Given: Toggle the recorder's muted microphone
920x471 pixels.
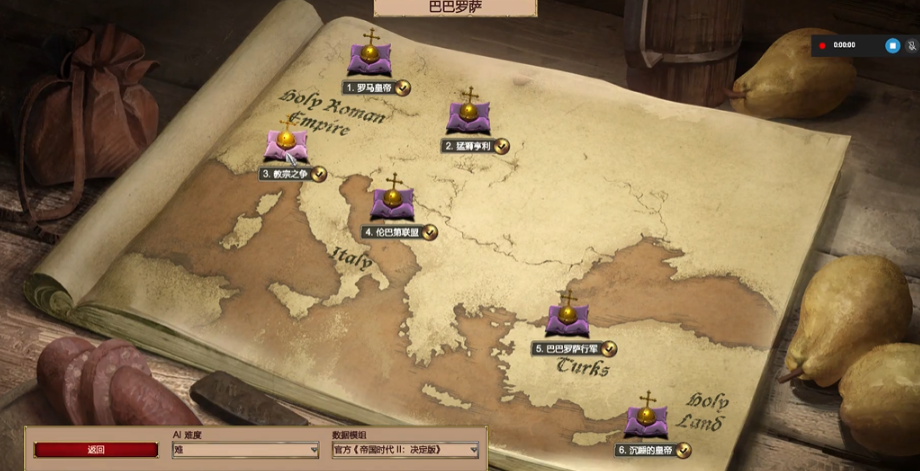Looking at the screenshot, I should pos(911,45).
